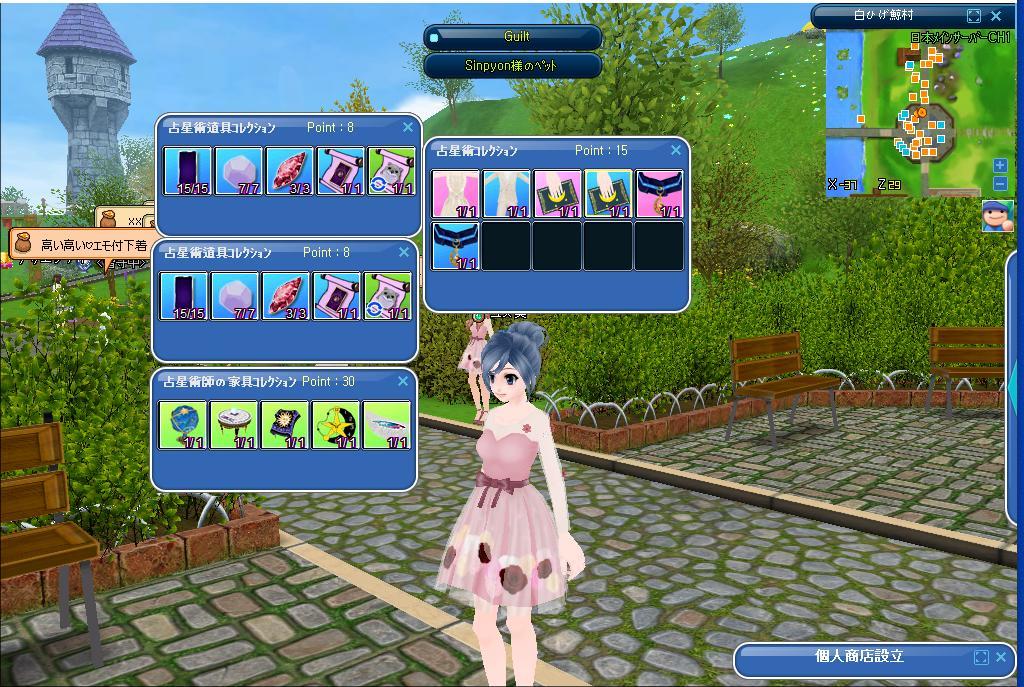Screen dimensions: 1024x687
Task: Select the moon book on pink background
Action: (558, 194)
